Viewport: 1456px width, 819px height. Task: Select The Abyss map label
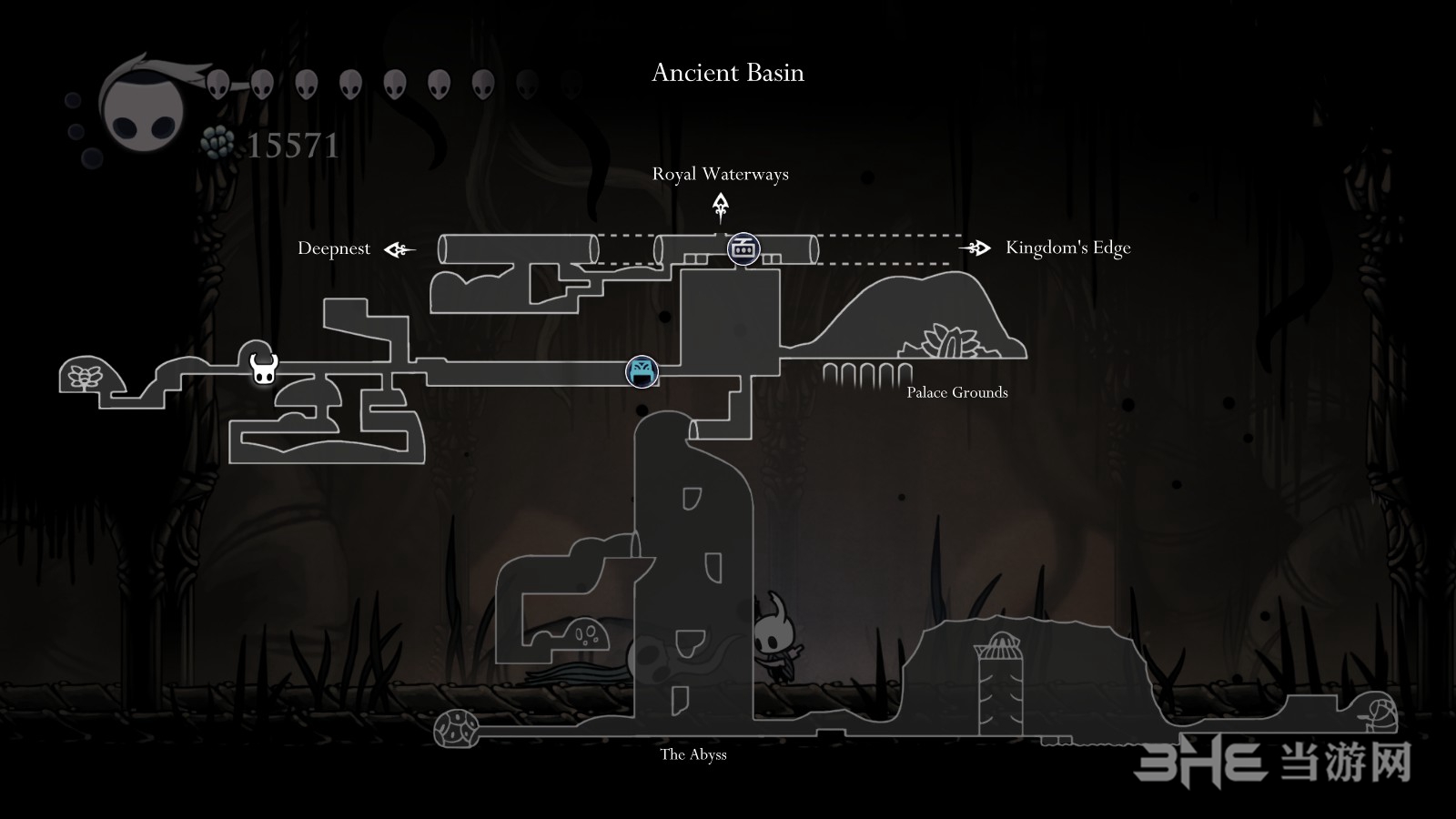click(693, 754)
